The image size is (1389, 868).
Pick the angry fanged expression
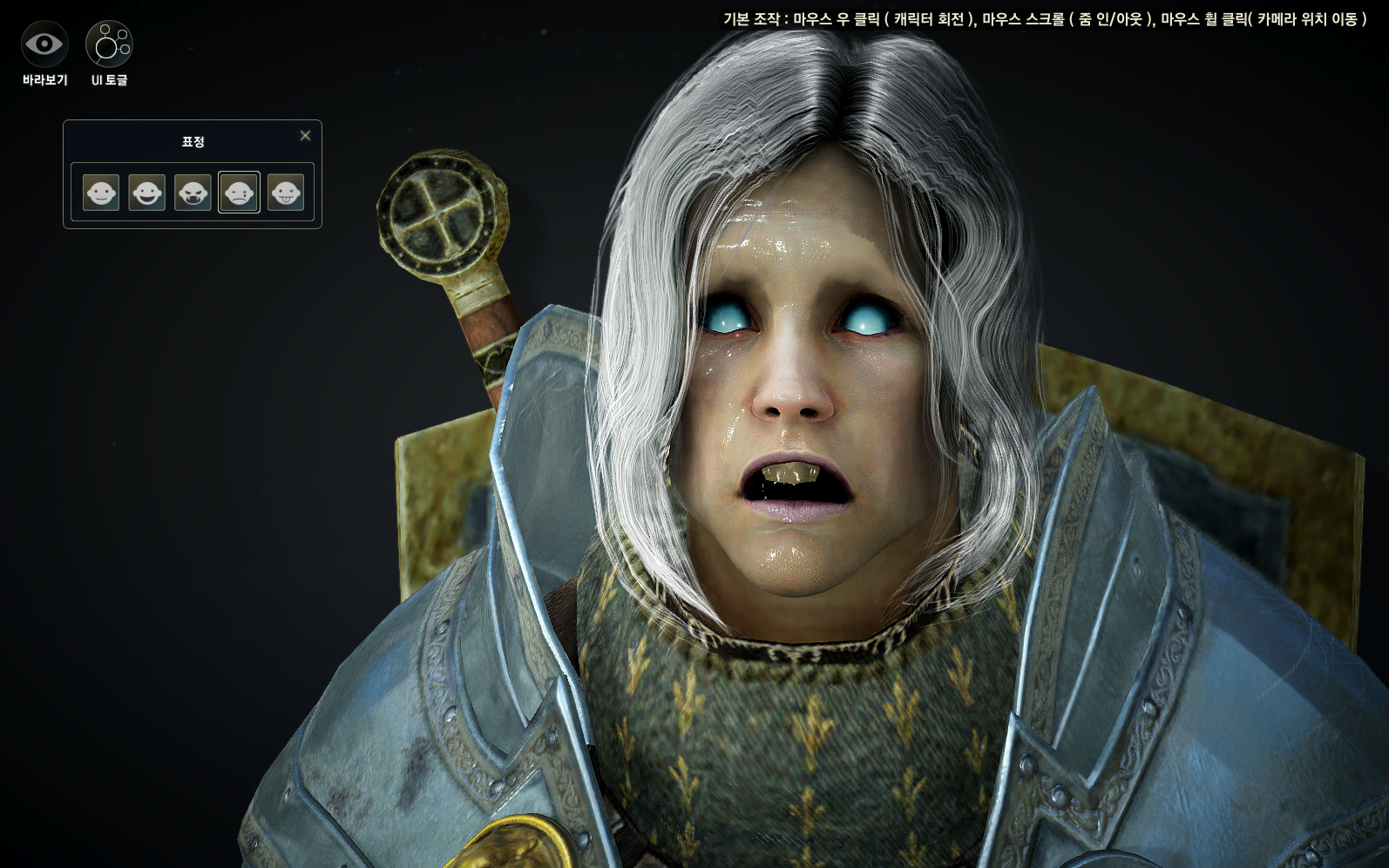[x=193, y=192]
